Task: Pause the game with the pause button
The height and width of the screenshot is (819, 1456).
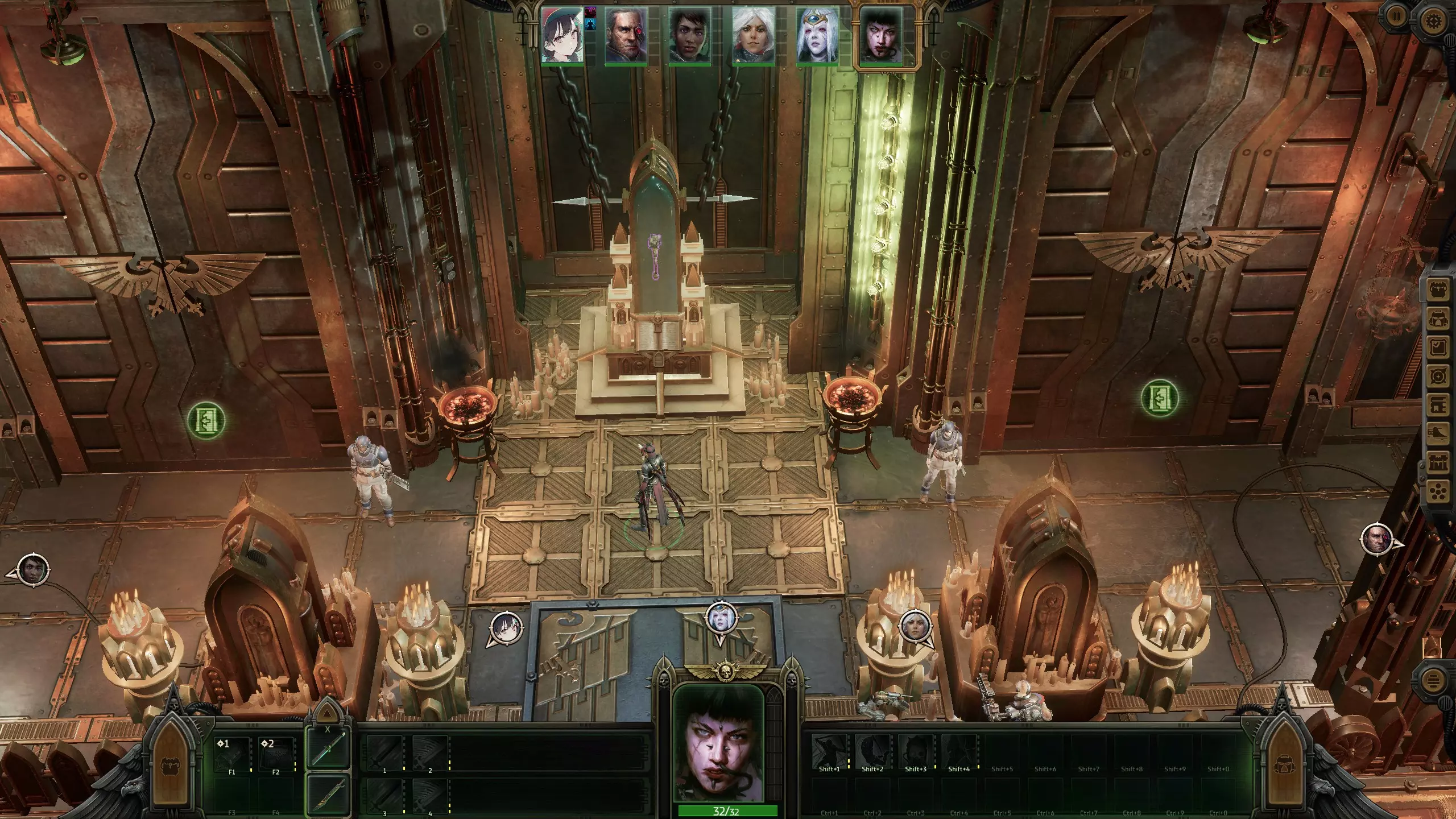Action: [x=1396, y=16]
